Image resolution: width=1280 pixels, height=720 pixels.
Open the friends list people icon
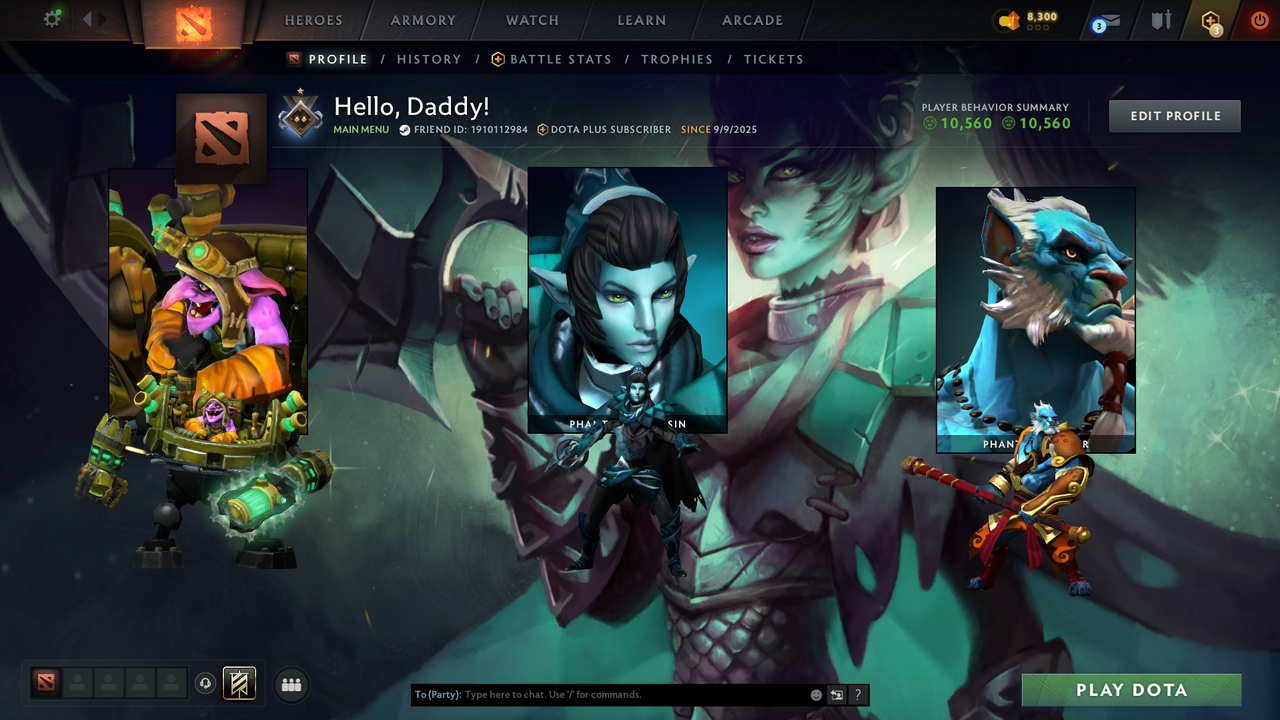pos(290,684)
